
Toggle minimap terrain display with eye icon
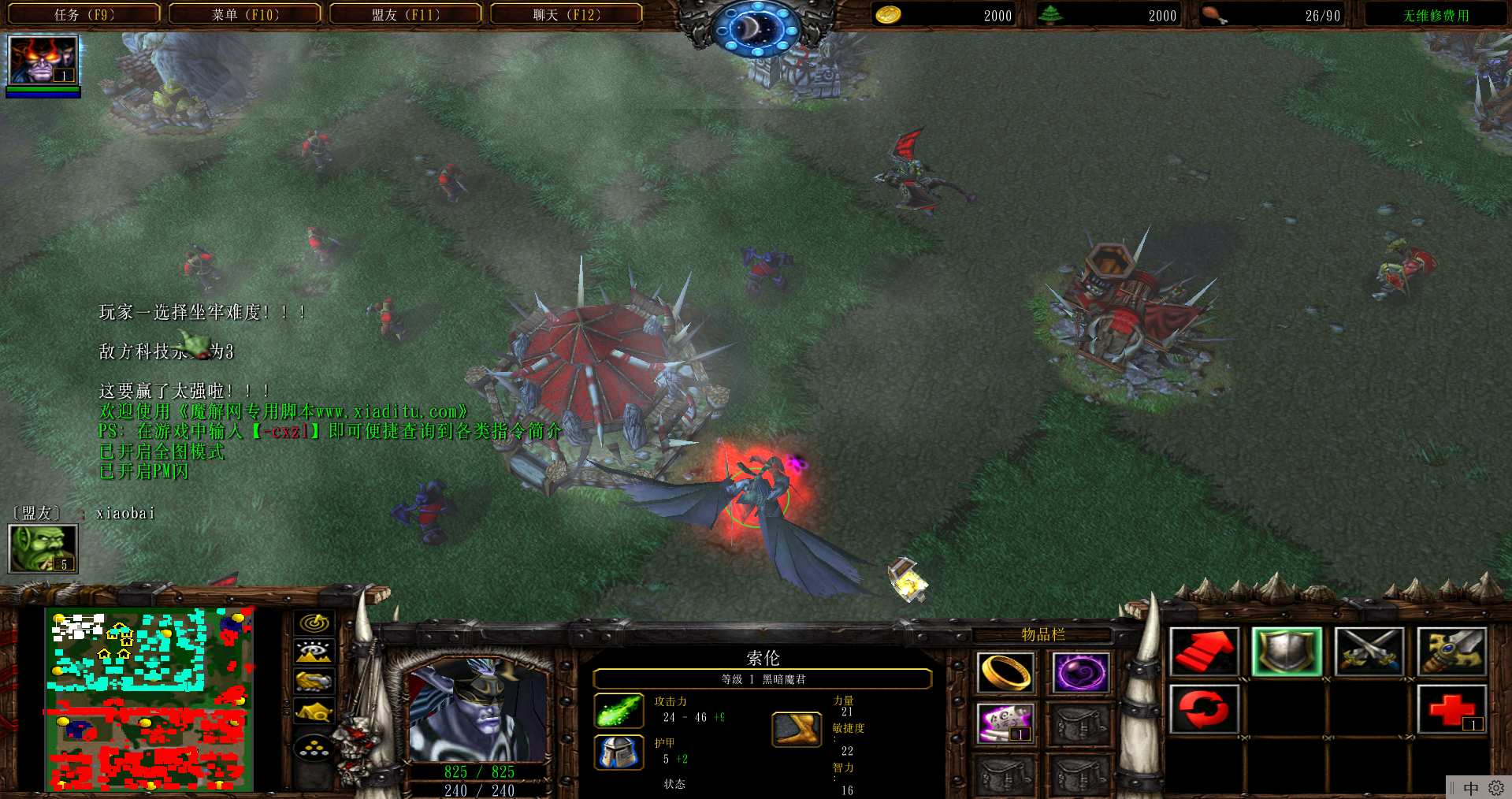[x=314, y=652]
